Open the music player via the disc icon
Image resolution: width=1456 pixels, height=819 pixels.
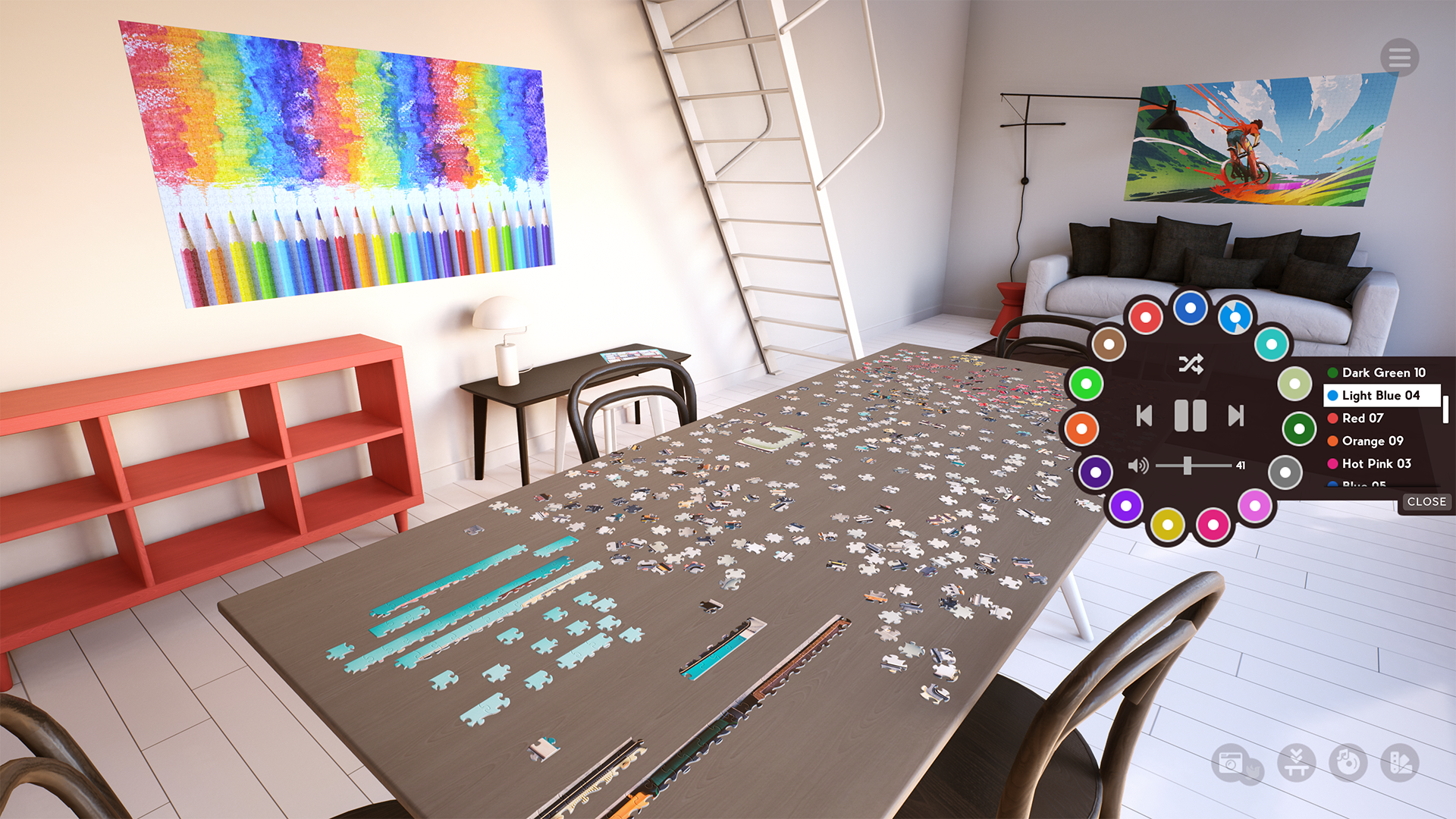tap(1347, 762)
